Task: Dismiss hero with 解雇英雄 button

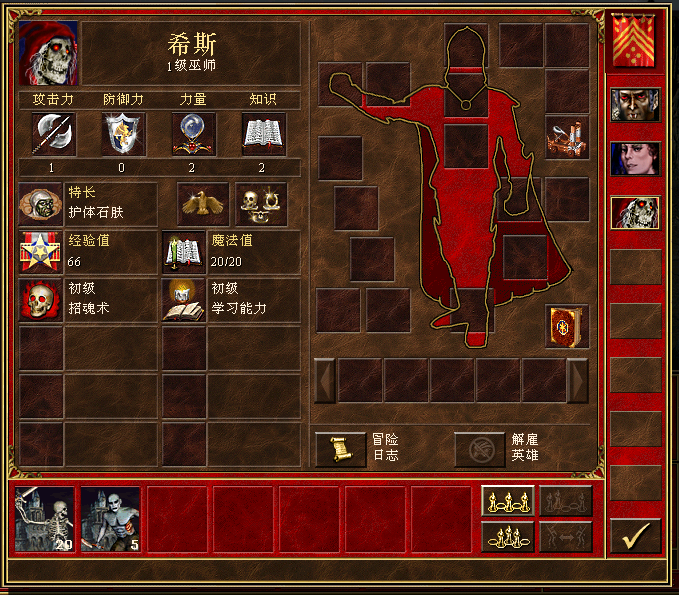Action: point(479,449)
